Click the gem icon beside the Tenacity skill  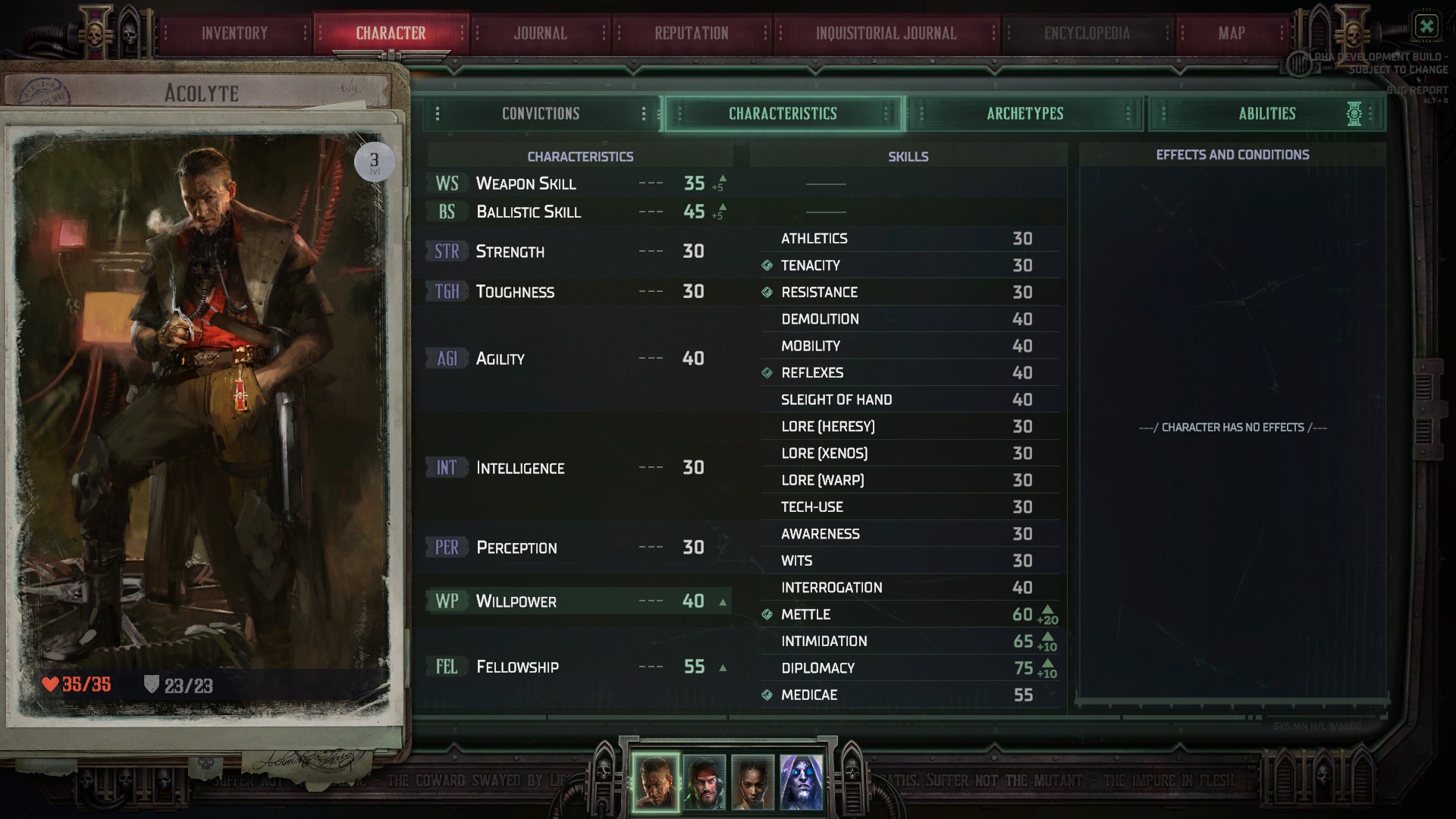[x=766, y=265]
